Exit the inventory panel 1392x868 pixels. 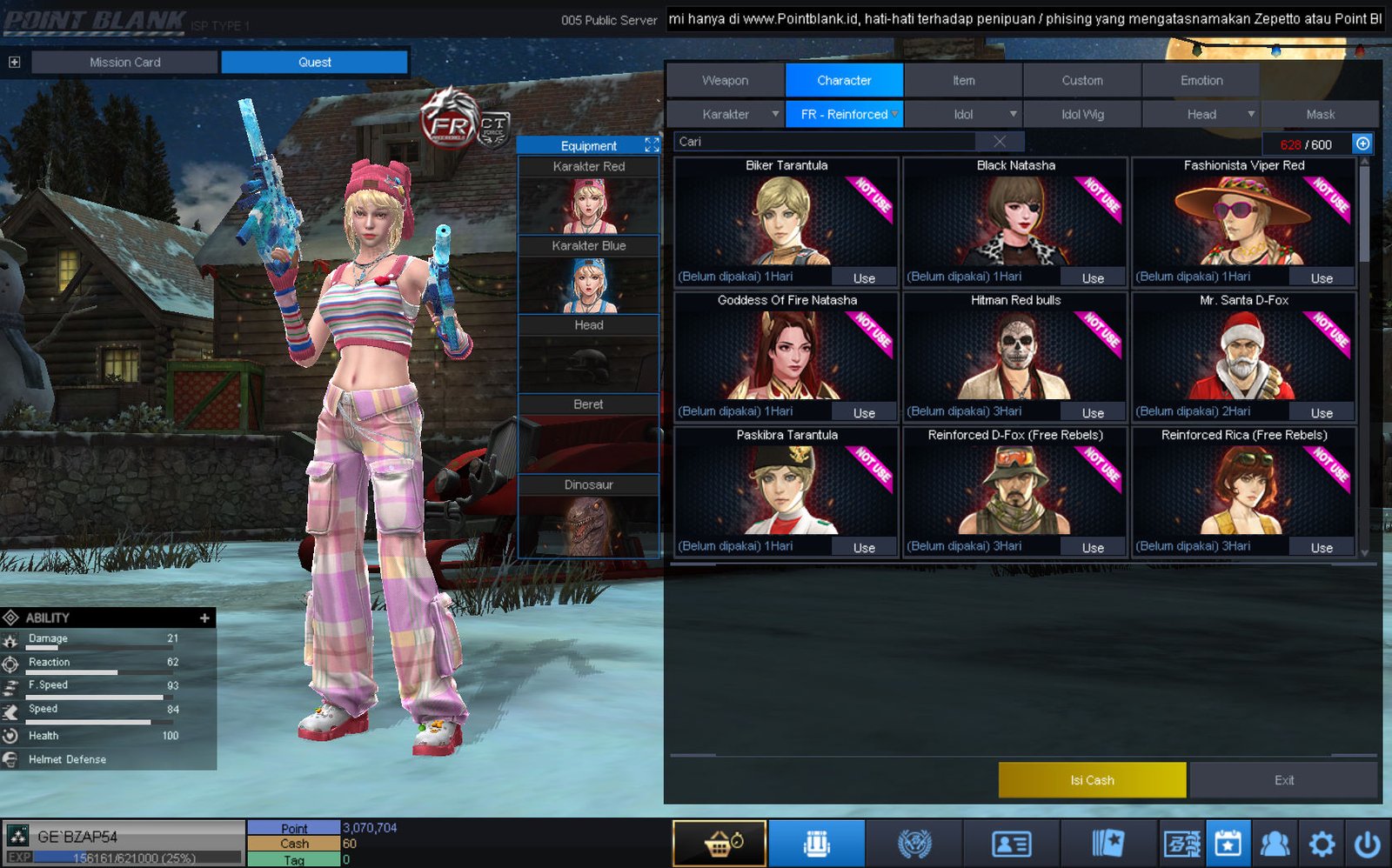coord(1283,780)
